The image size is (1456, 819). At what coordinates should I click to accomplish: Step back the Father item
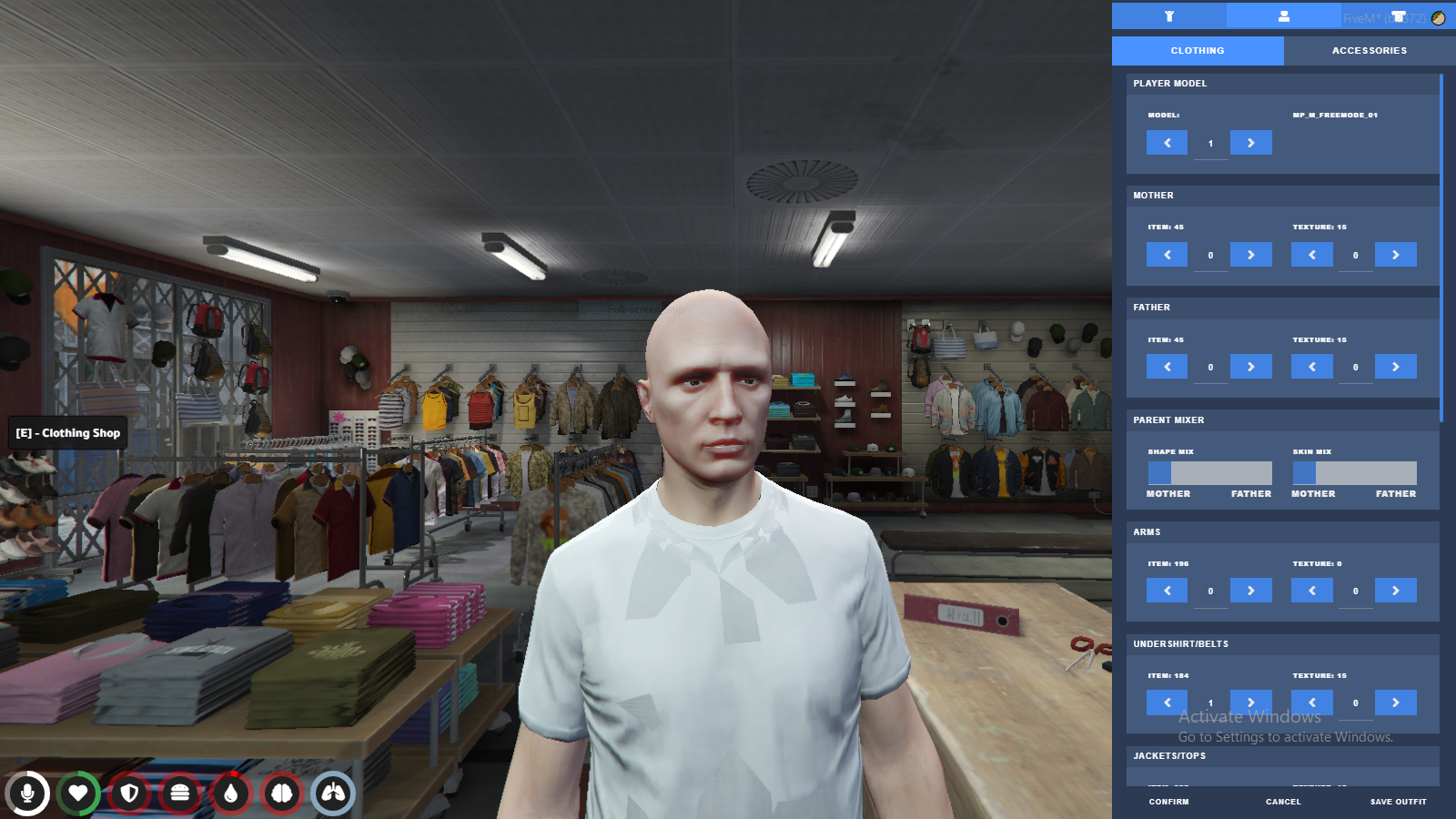(x=1167, y=367)
